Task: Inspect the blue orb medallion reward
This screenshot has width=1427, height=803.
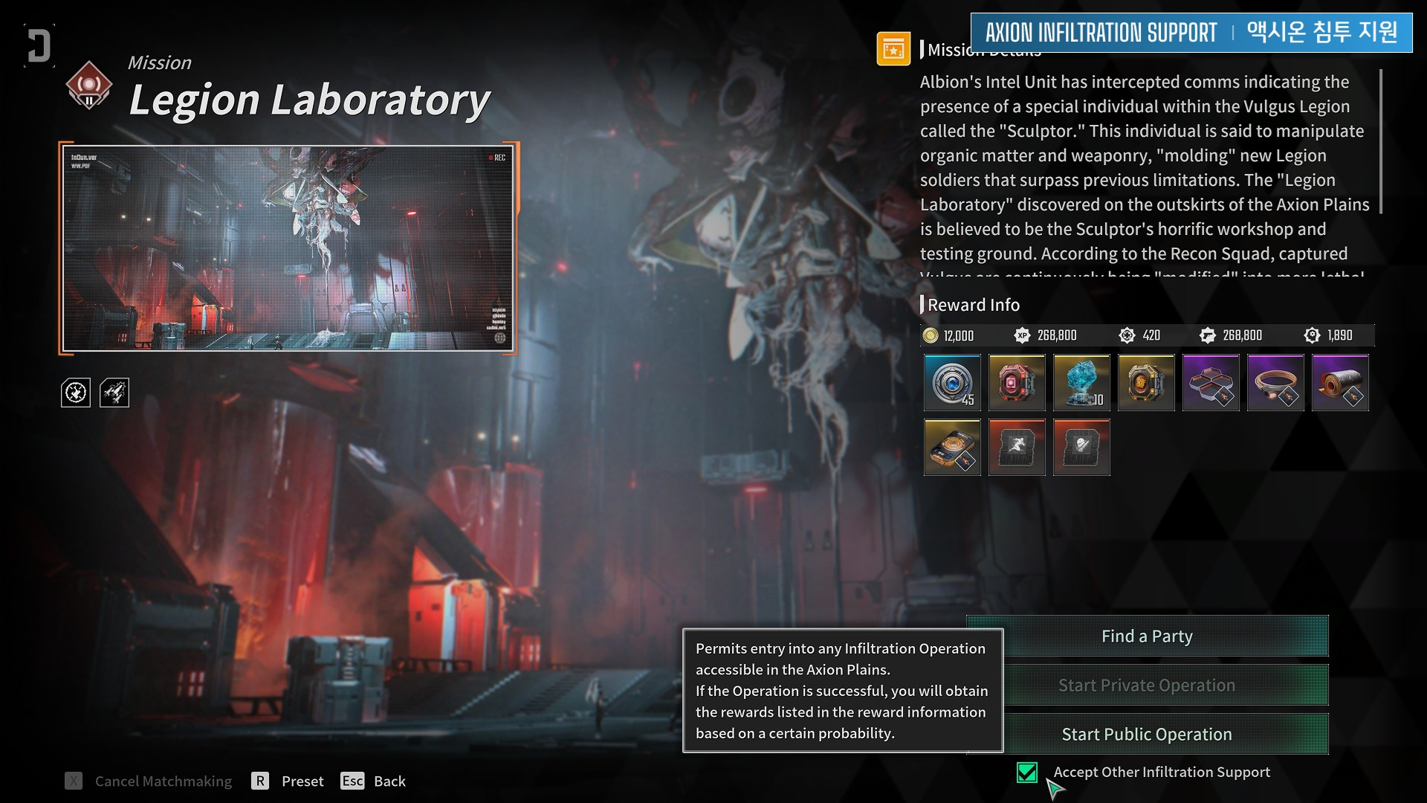Action: click(952, 382)
